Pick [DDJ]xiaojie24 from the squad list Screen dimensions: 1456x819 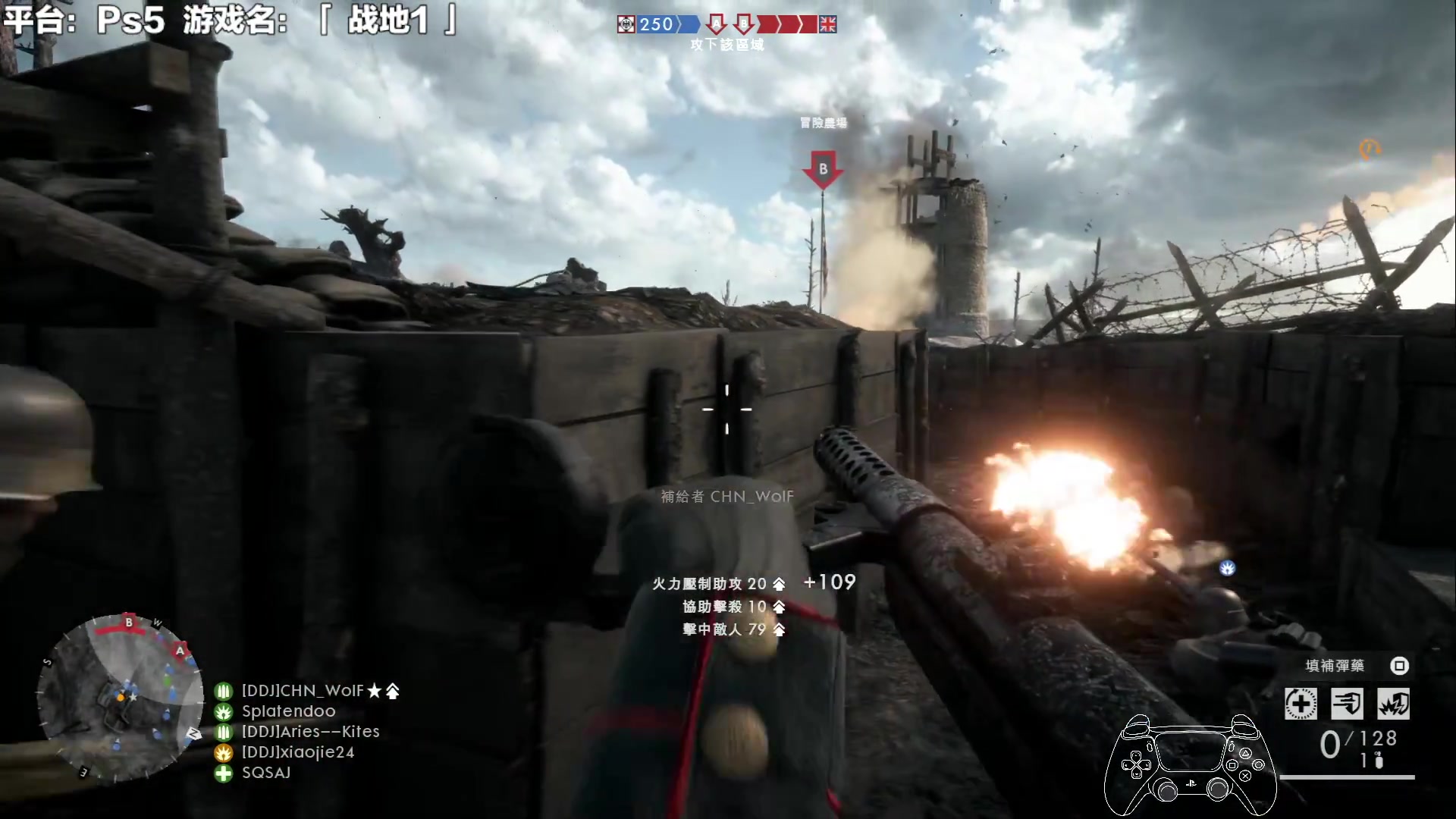(297, 752)
